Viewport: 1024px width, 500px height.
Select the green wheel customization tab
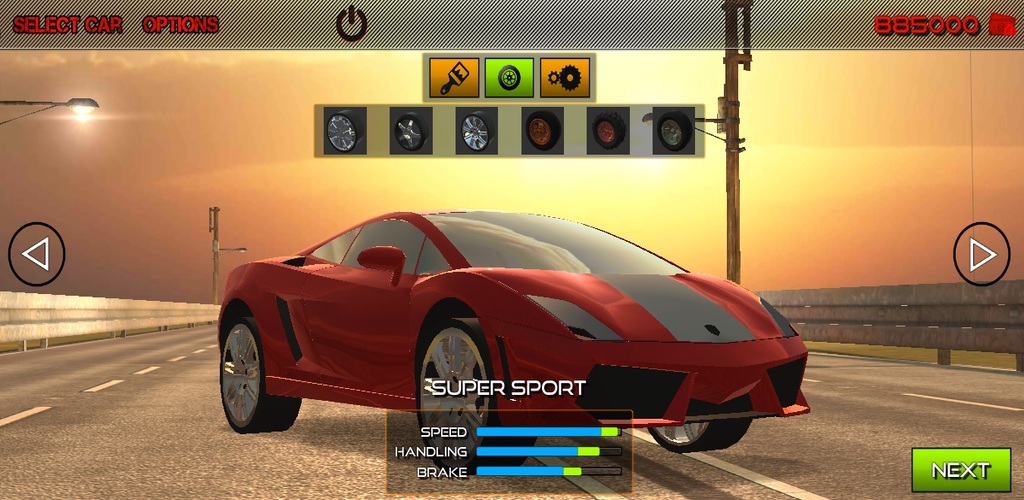tap(509, 77)
